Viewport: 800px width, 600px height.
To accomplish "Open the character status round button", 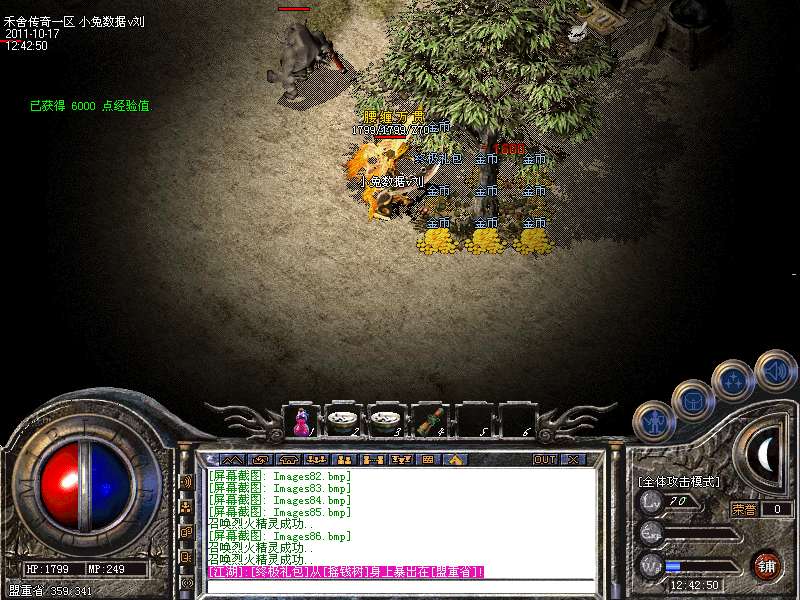I will (x=653, y=421).
